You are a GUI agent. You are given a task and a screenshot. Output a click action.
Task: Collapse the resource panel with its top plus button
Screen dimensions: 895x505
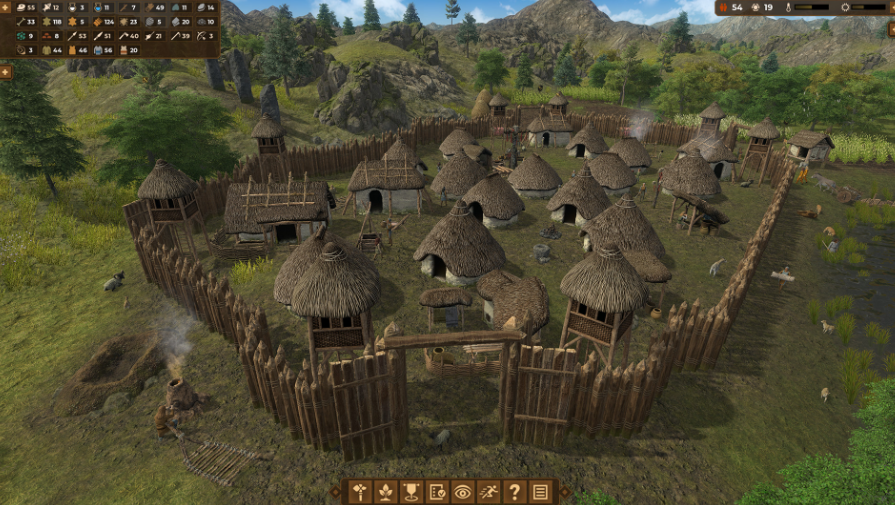tap(5, 6)
